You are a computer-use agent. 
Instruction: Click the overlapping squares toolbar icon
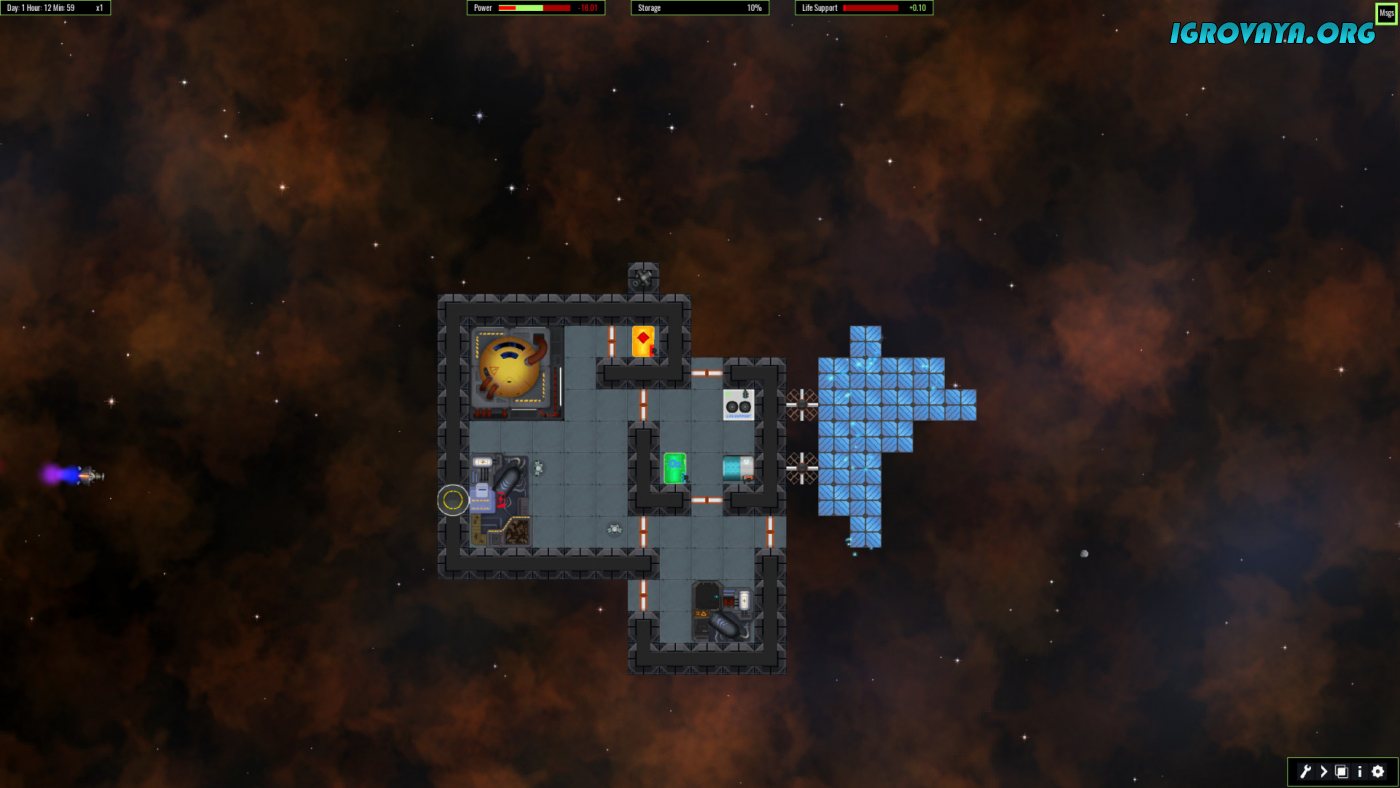coord(1342,771)
